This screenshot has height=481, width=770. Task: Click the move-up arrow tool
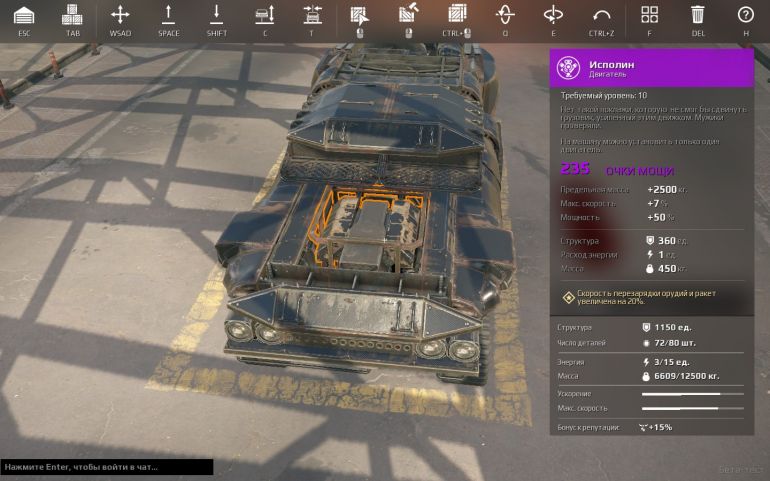pos(168,15)
